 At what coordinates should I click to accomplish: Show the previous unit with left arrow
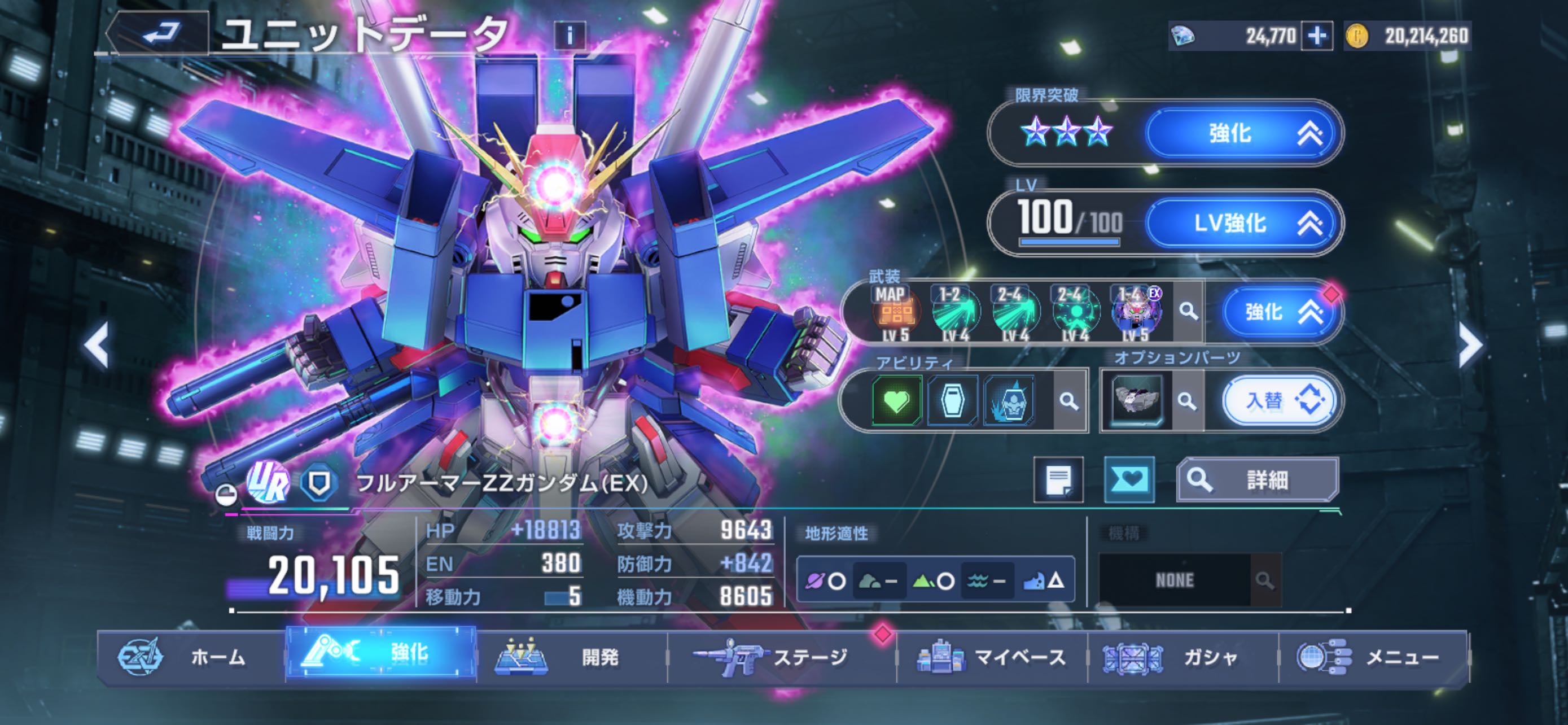point(97,344)
